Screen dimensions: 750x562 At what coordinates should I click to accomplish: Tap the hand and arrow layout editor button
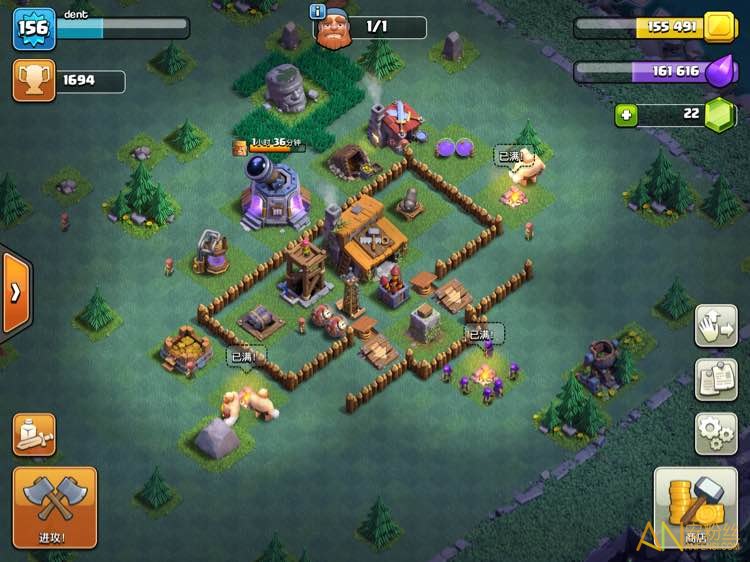pos(716,326)
